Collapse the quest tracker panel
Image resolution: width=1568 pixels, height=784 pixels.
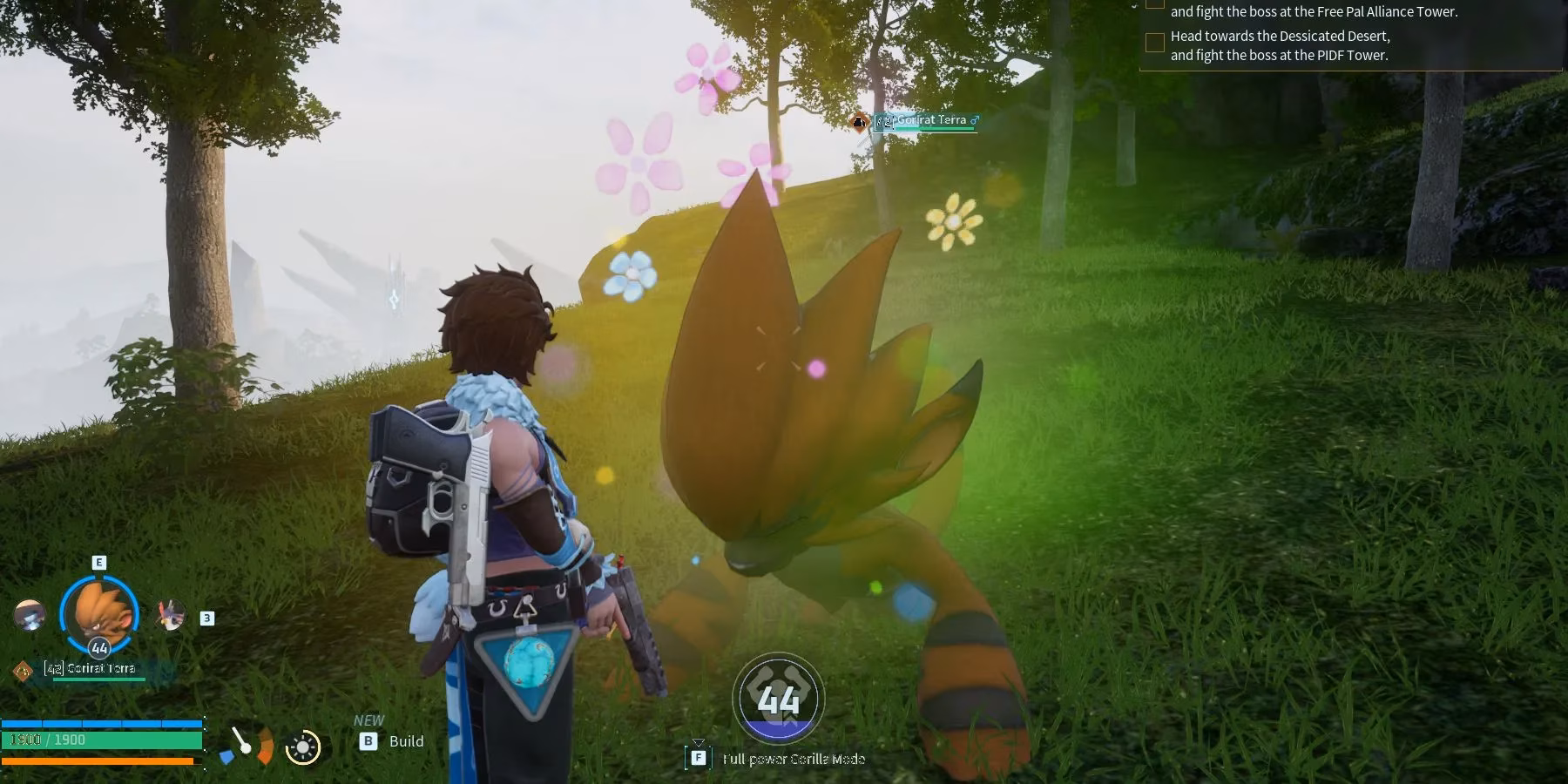coord(1135,7)
